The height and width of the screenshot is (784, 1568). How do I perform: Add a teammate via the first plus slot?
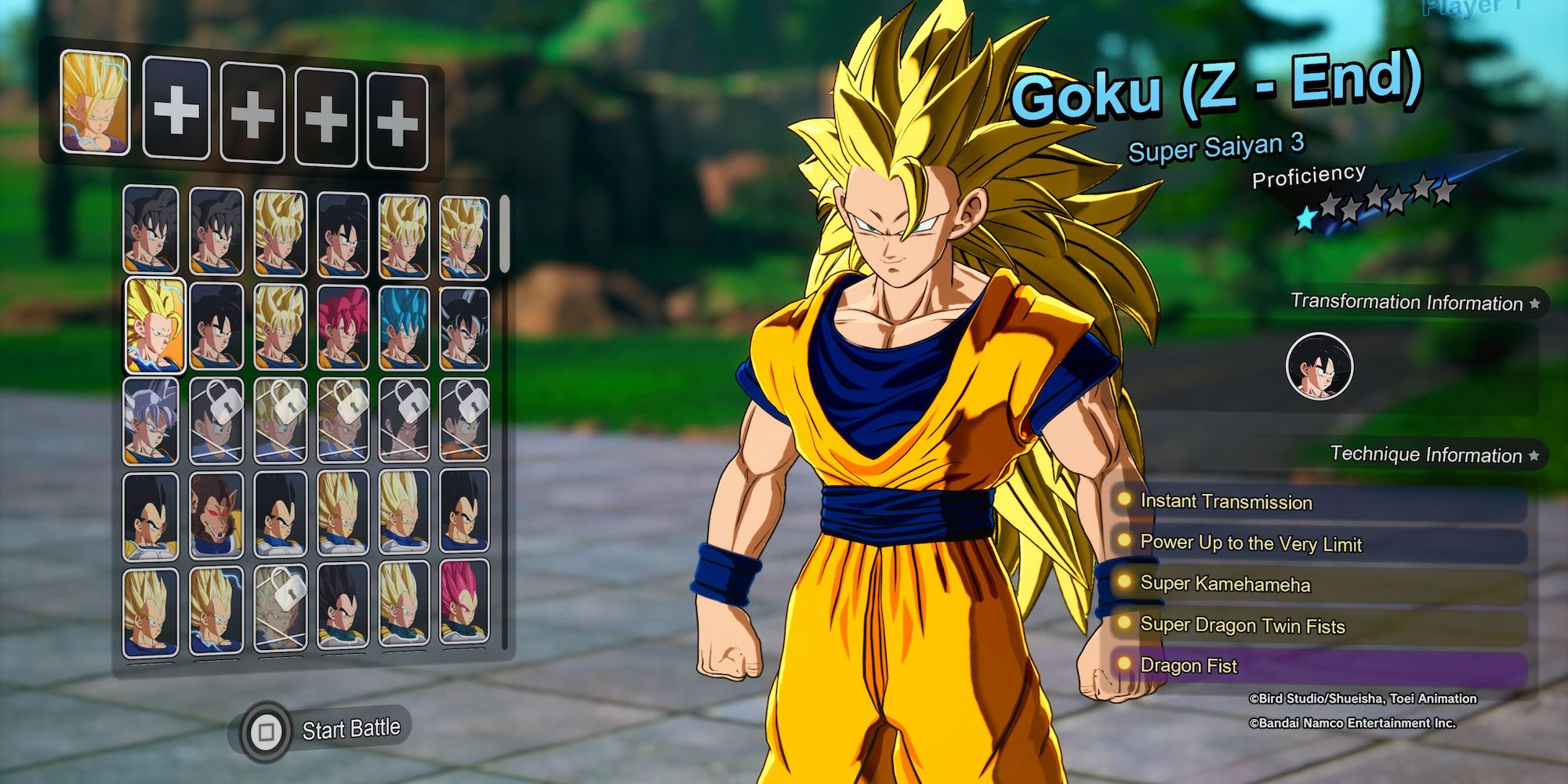pos(176,111)
